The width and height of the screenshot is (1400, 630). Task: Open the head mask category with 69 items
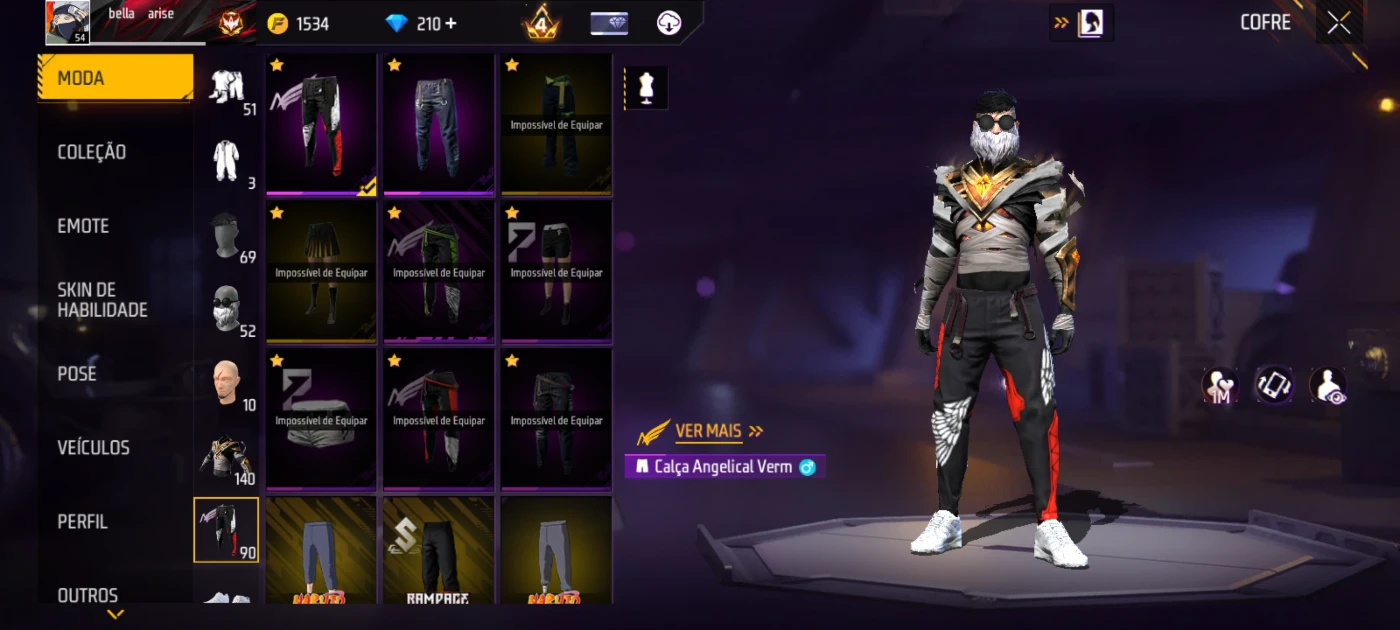pos(227,235)
